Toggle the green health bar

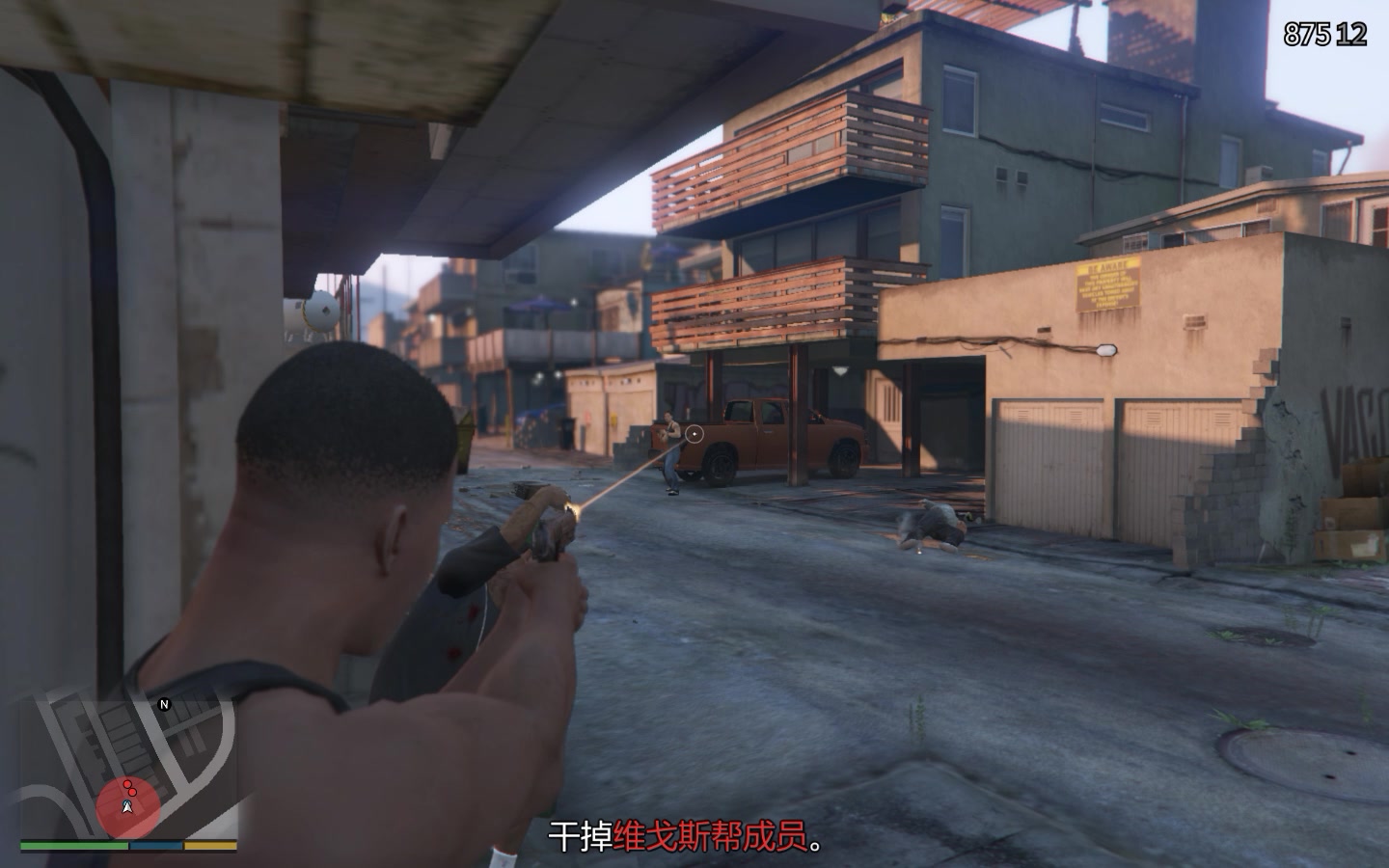pyautogui.click(x=73, y=845)
